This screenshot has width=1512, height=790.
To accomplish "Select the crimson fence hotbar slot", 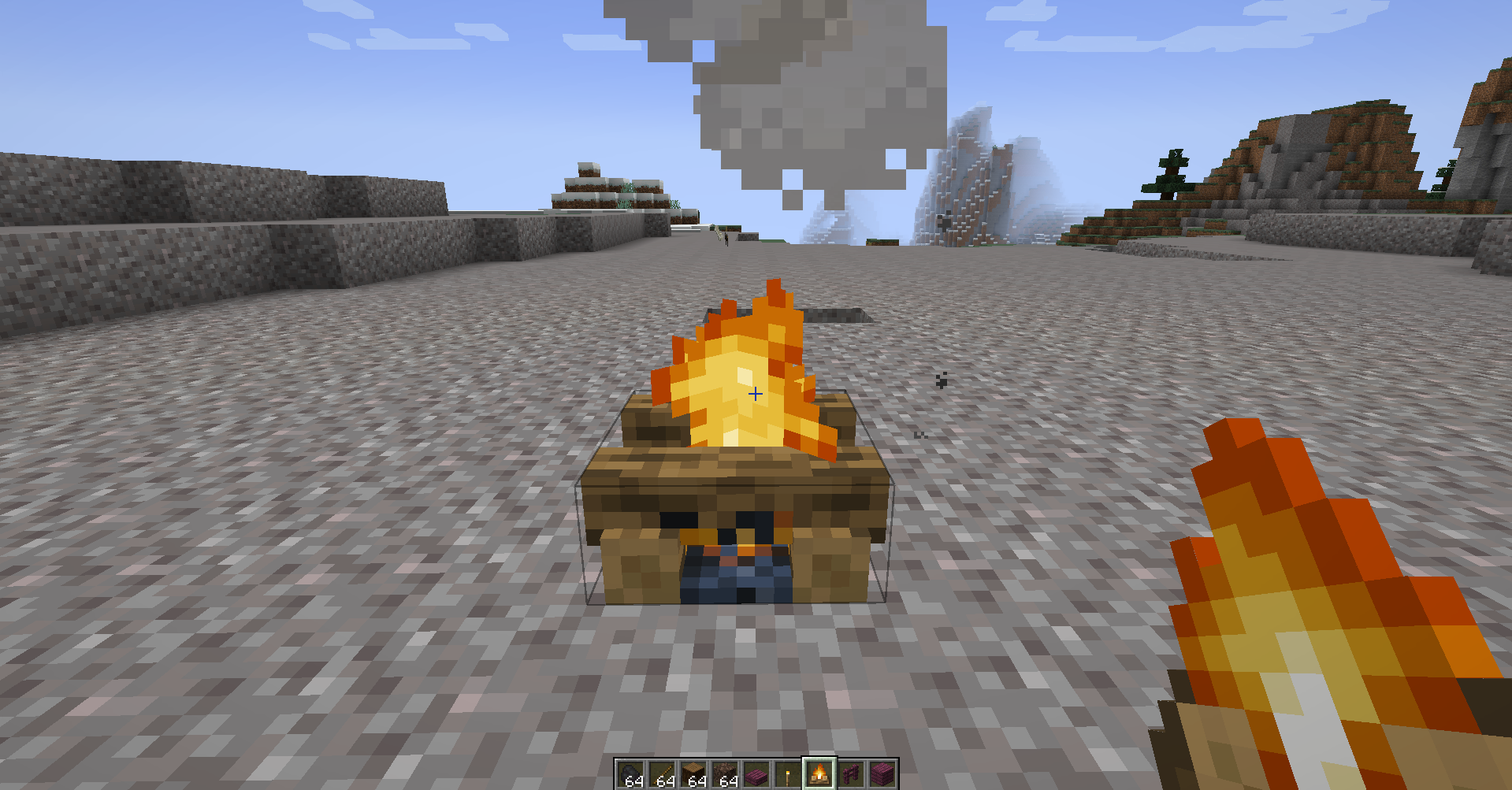I will [x=851, y=775].
